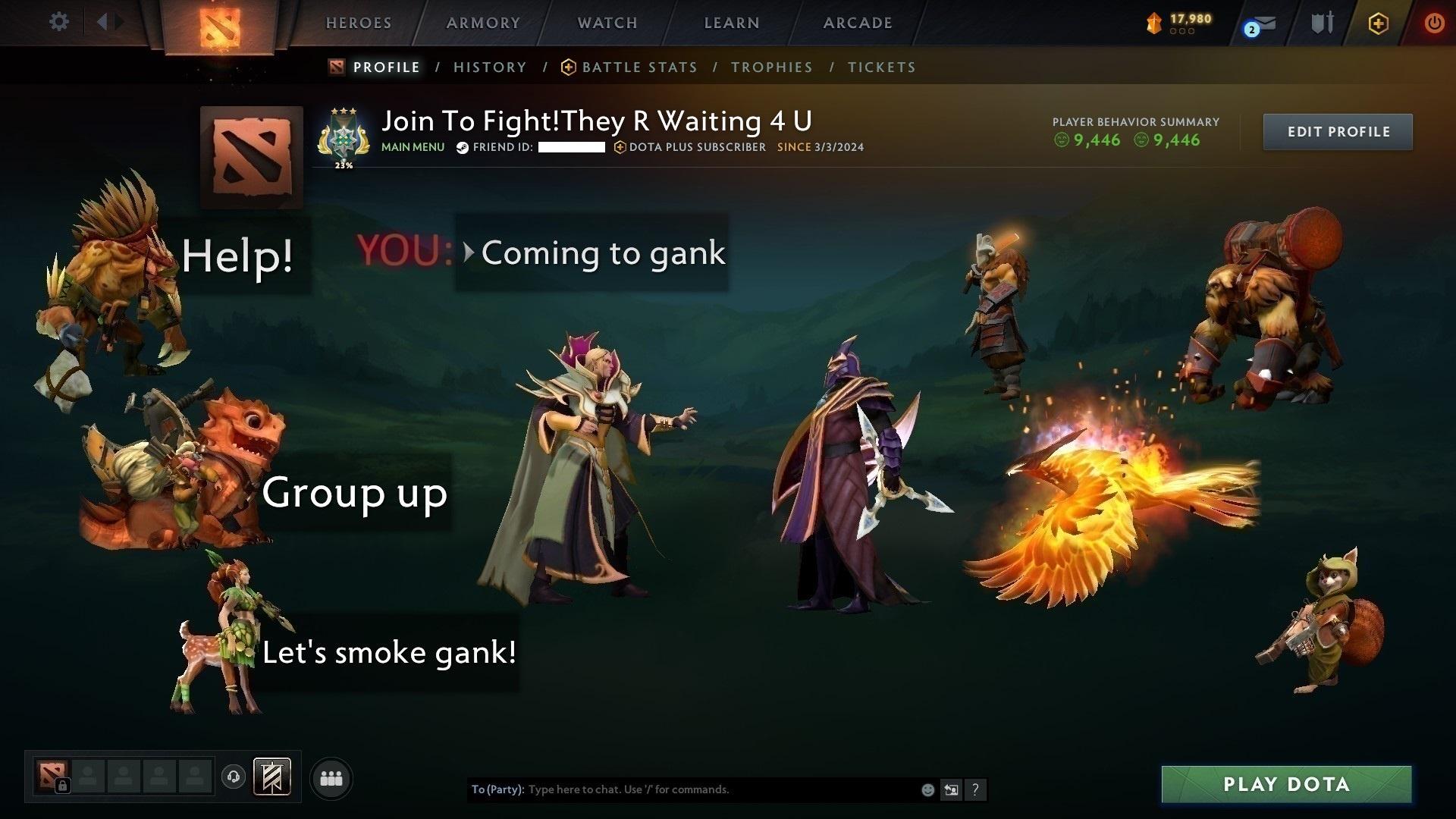Open the chat channel switcher icon
The image size is (1456, 819).
[952, 790]
